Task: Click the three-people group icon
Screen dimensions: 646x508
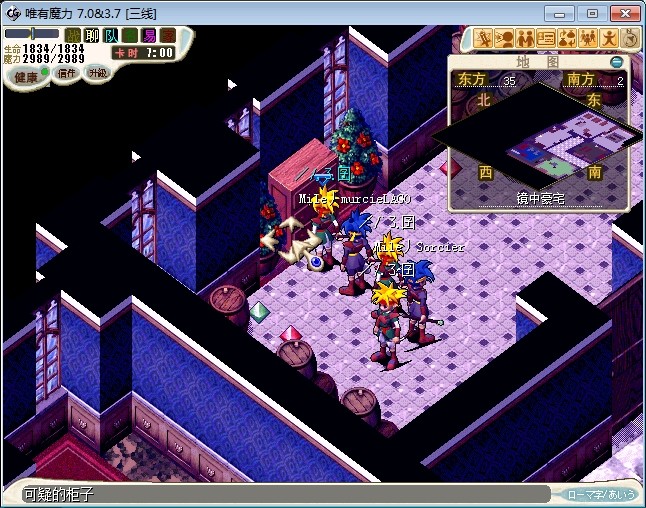Action: (x=588, y=39)
